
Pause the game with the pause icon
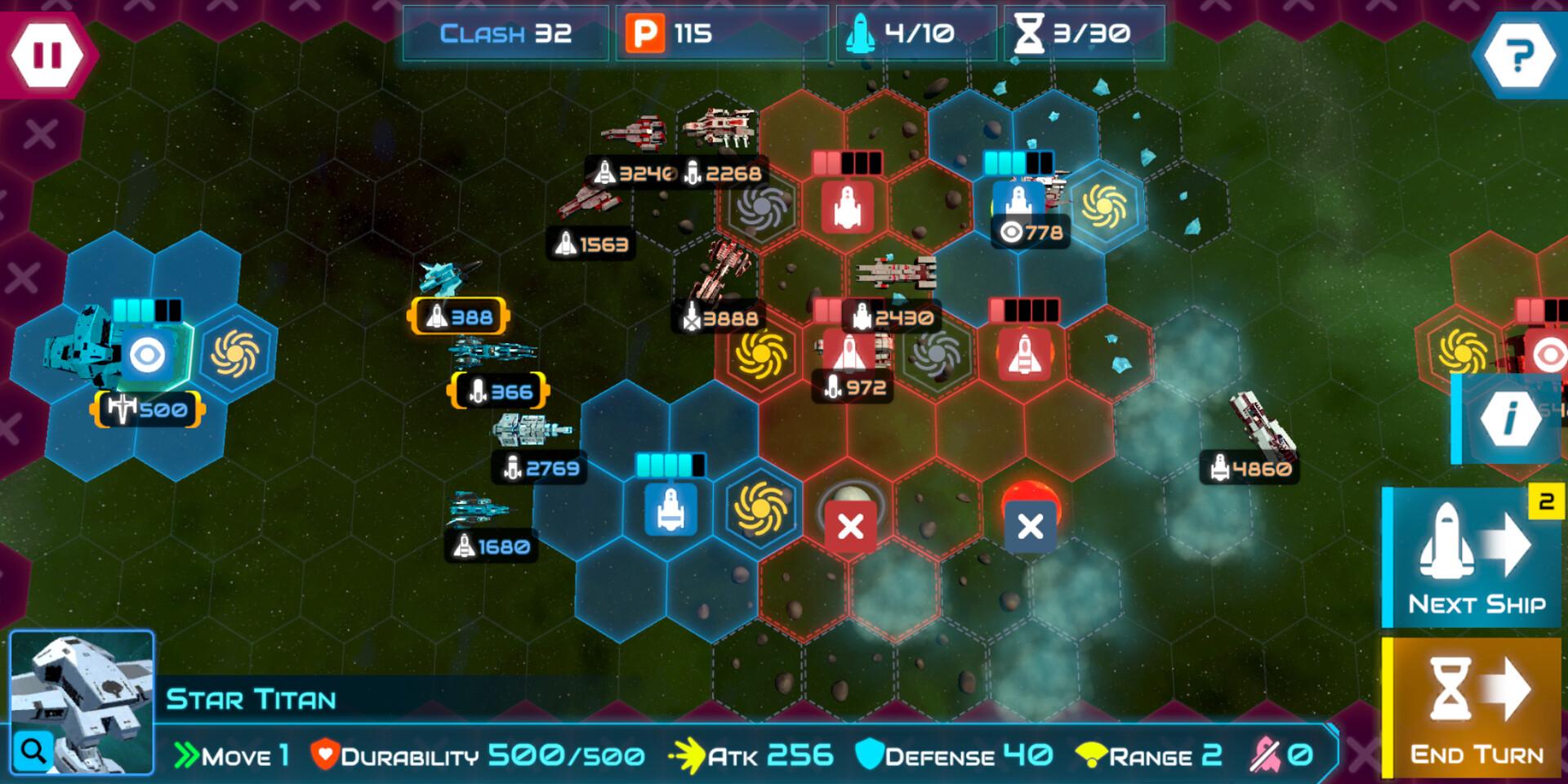click(x=47, y=56)
